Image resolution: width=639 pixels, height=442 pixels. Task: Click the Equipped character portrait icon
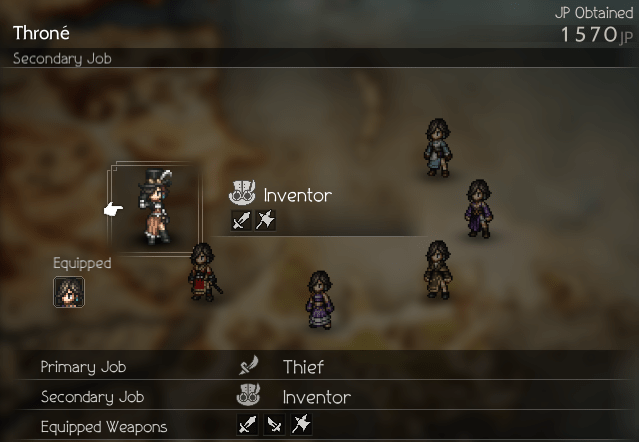69,292
